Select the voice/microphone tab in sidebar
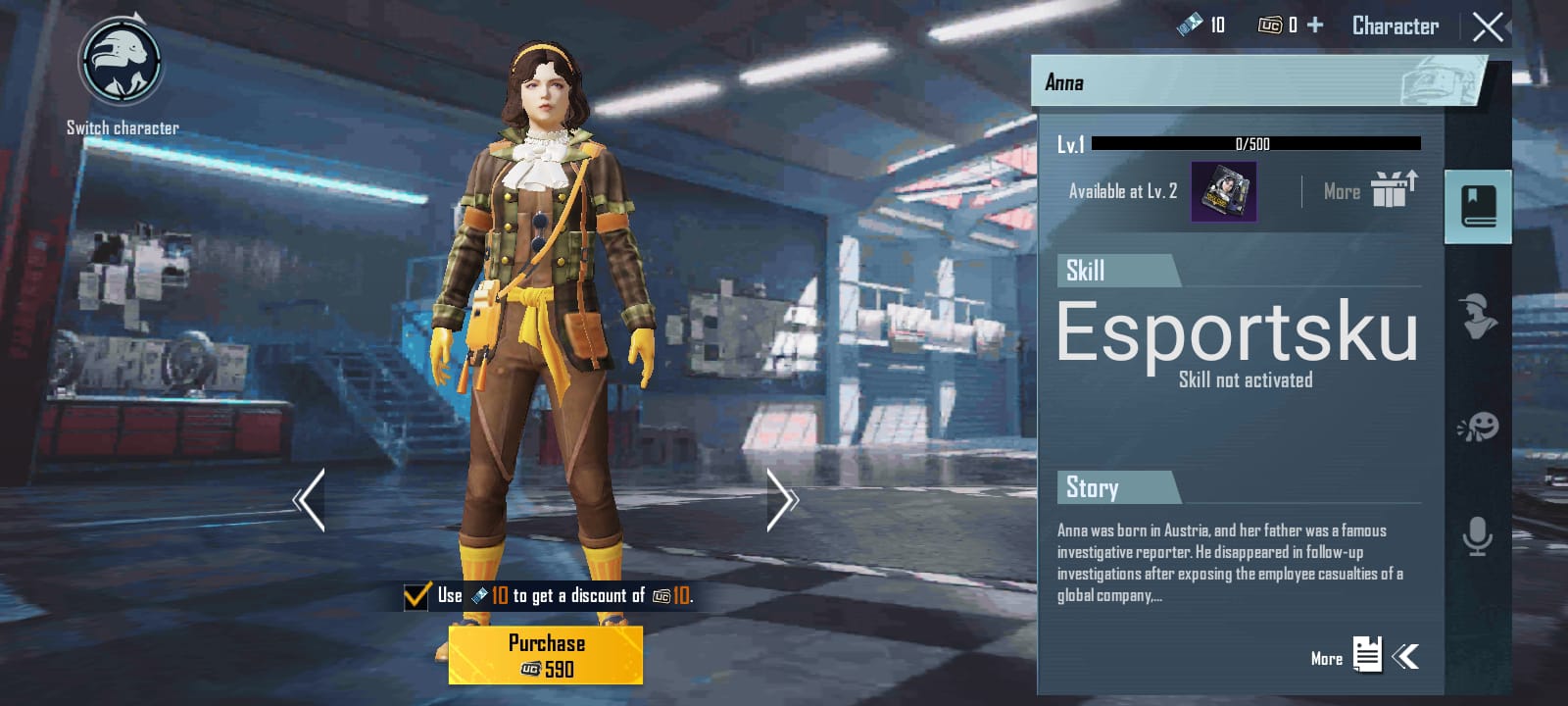This screenshot has height=706, width=1568. (x=1477, y=534)
